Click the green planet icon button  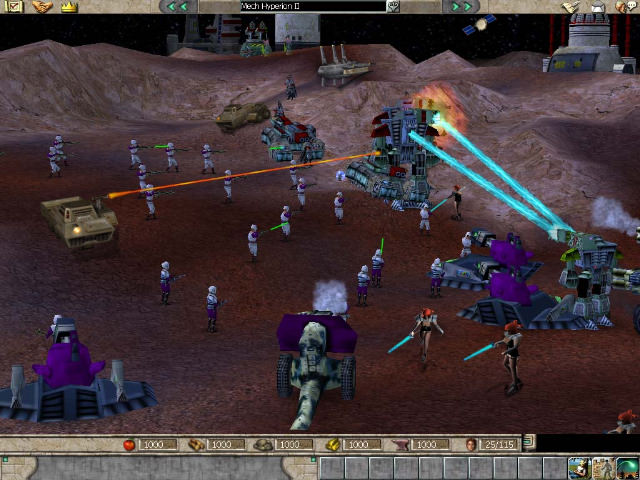(x=627, y=468)
